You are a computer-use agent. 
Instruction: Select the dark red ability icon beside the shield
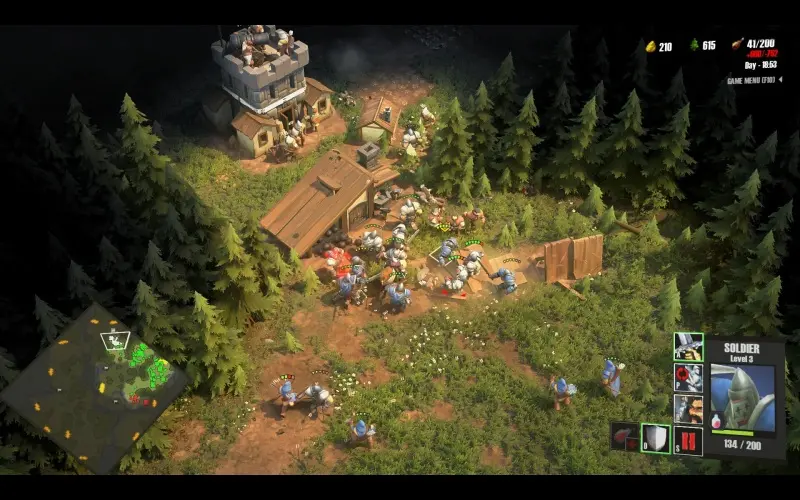[x=625, y=437]
